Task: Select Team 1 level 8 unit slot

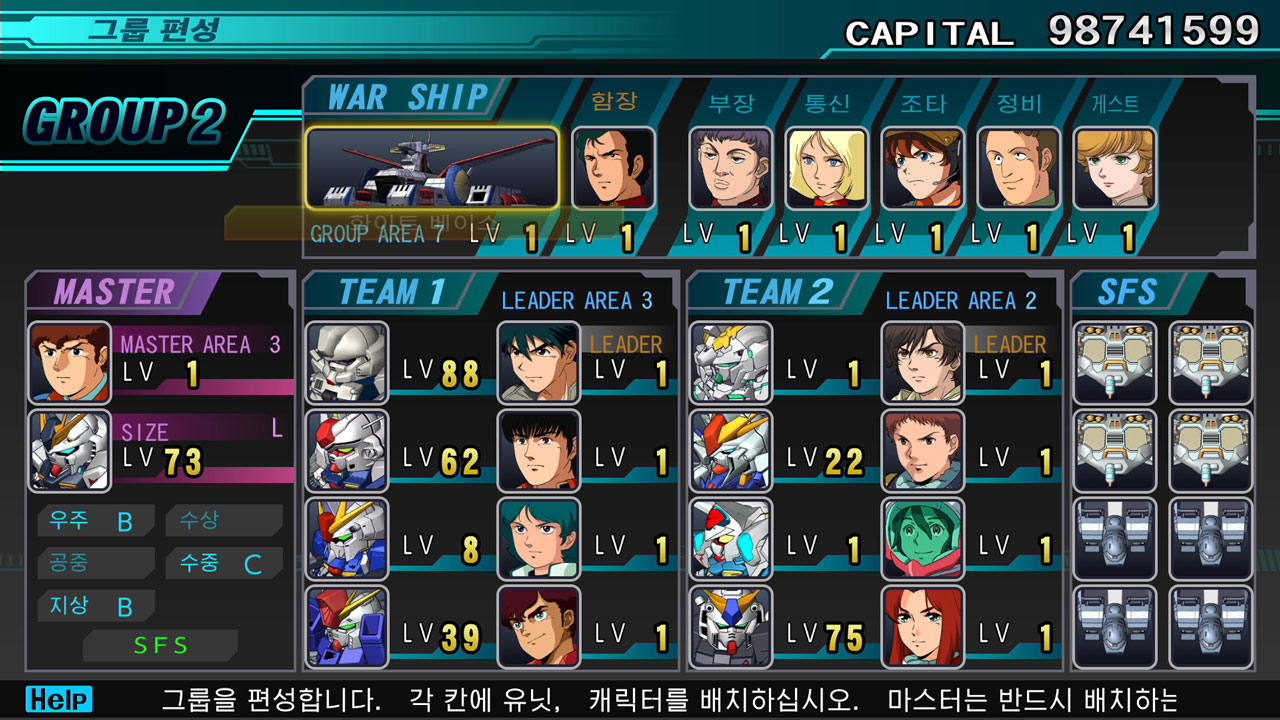Action: [x=347, y=538]
